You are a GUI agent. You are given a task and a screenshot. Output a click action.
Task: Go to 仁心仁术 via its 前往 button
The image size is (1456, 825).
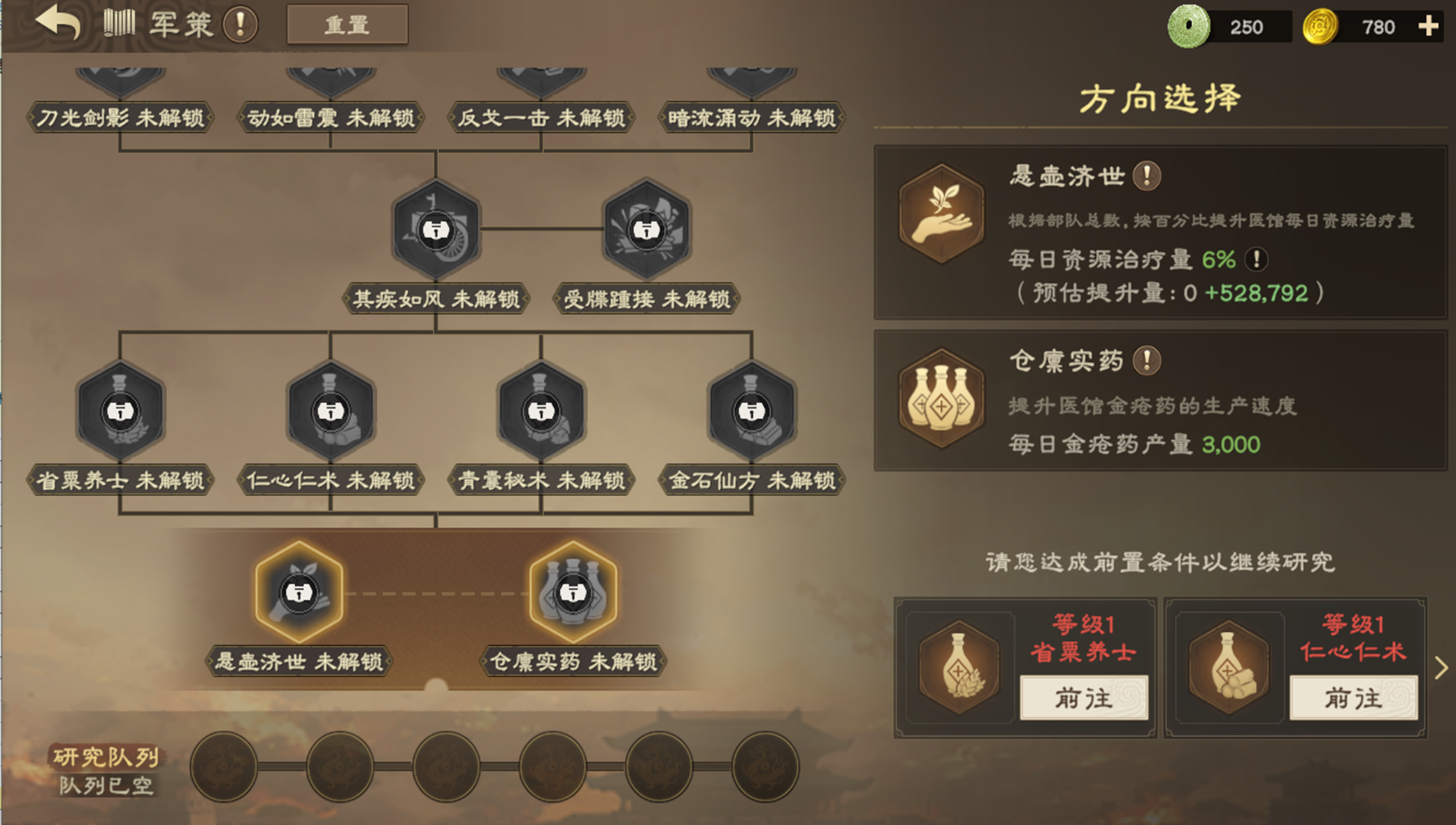click(x=1353, y=698)
